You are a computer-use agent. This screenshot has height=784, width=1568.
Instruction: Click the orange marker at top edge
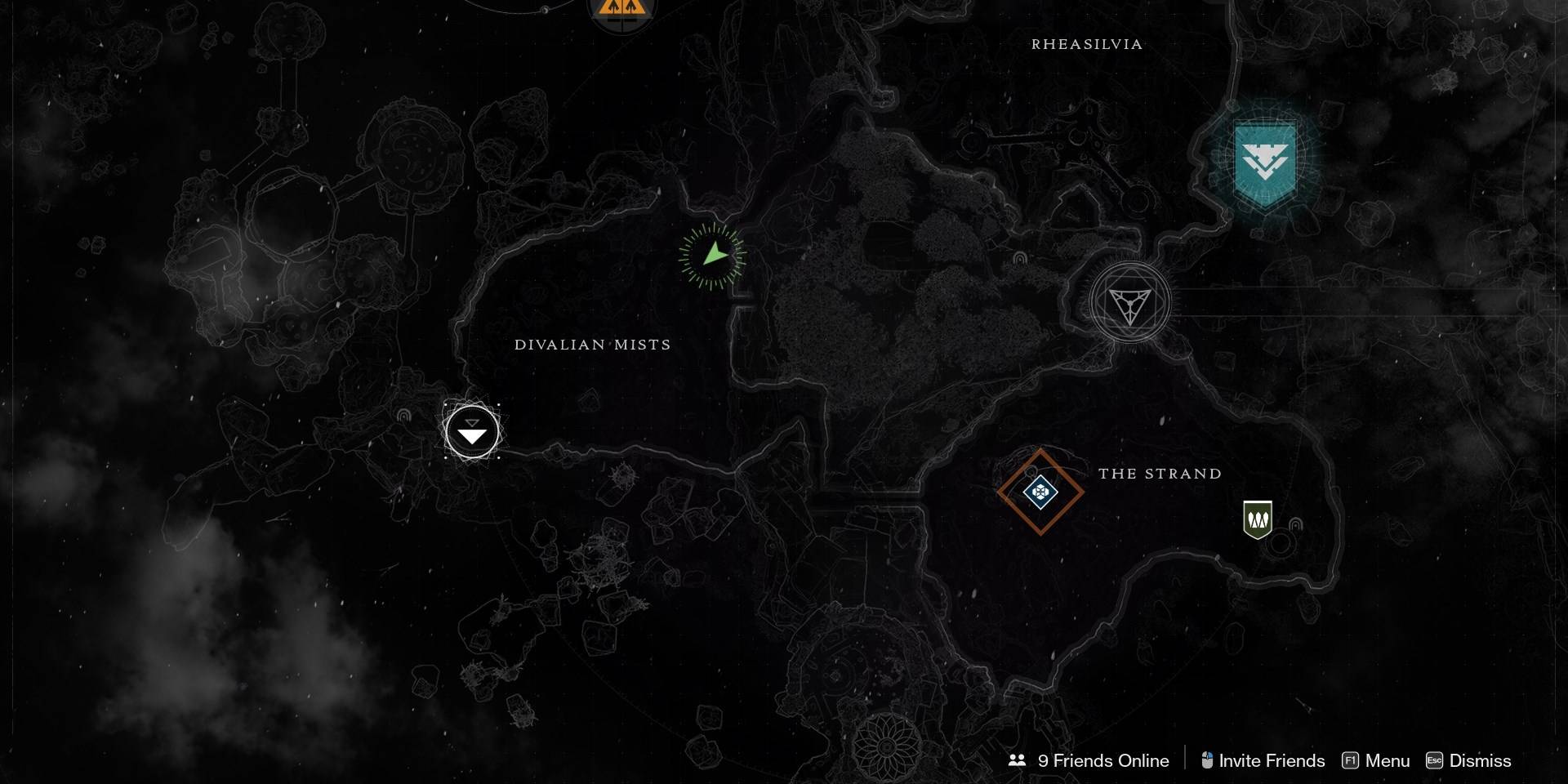(621, 10)
